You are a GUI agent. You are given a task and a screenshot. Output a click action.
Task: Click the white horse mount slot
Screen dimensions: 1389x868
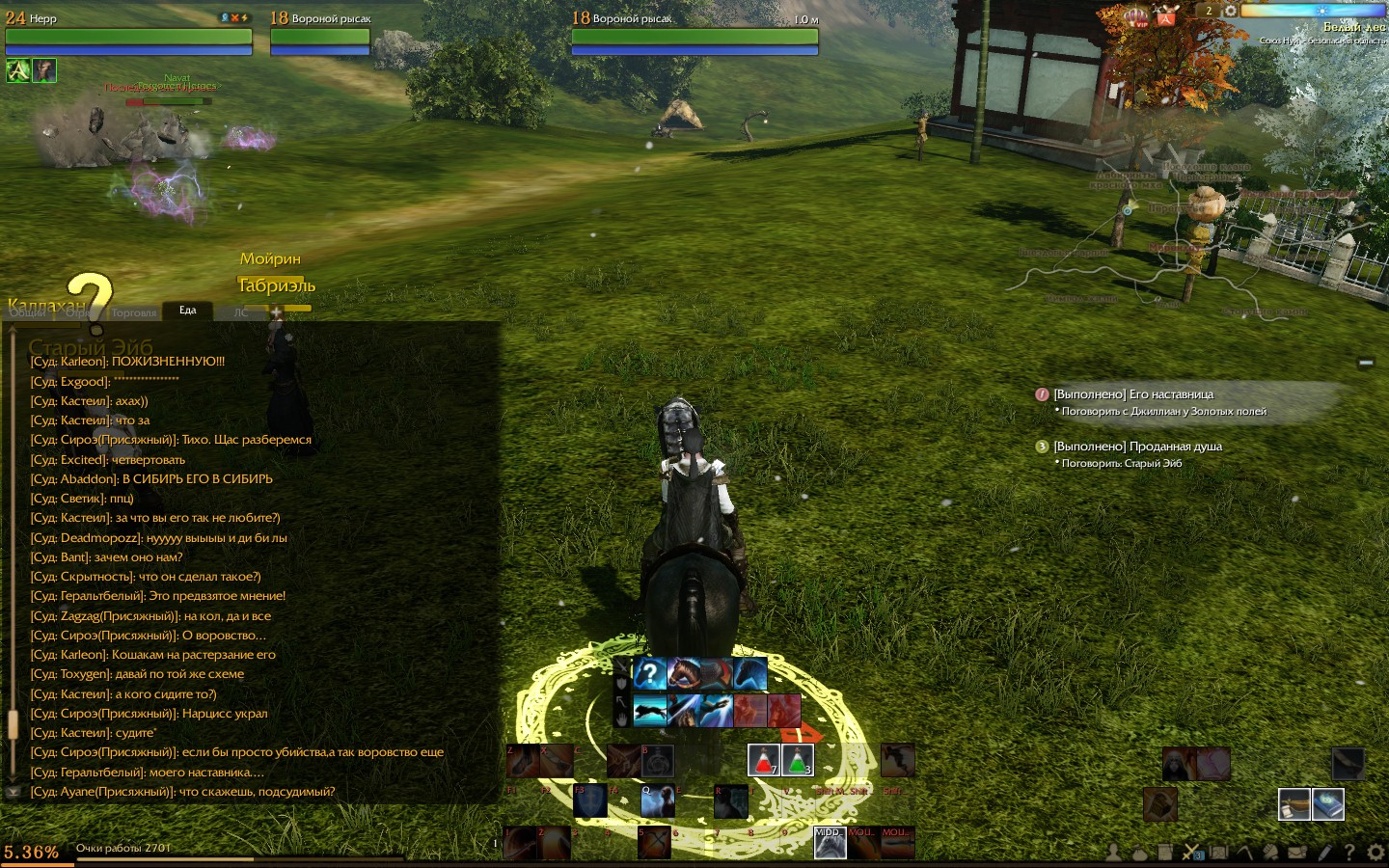830,843
